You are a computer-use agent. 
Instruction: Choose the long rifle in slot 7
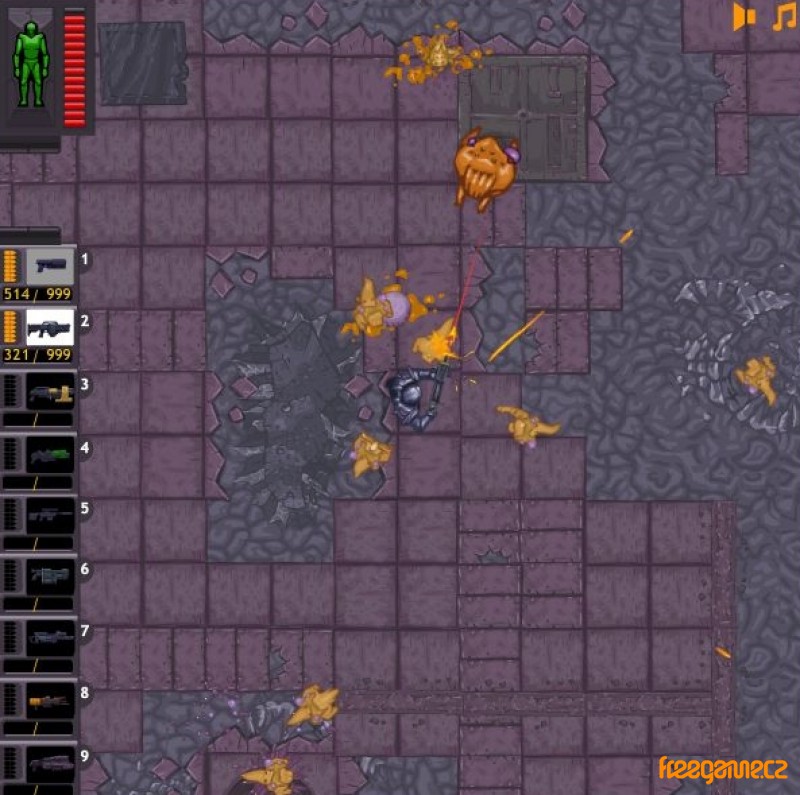pyautogui.click(x=50, y=637)
